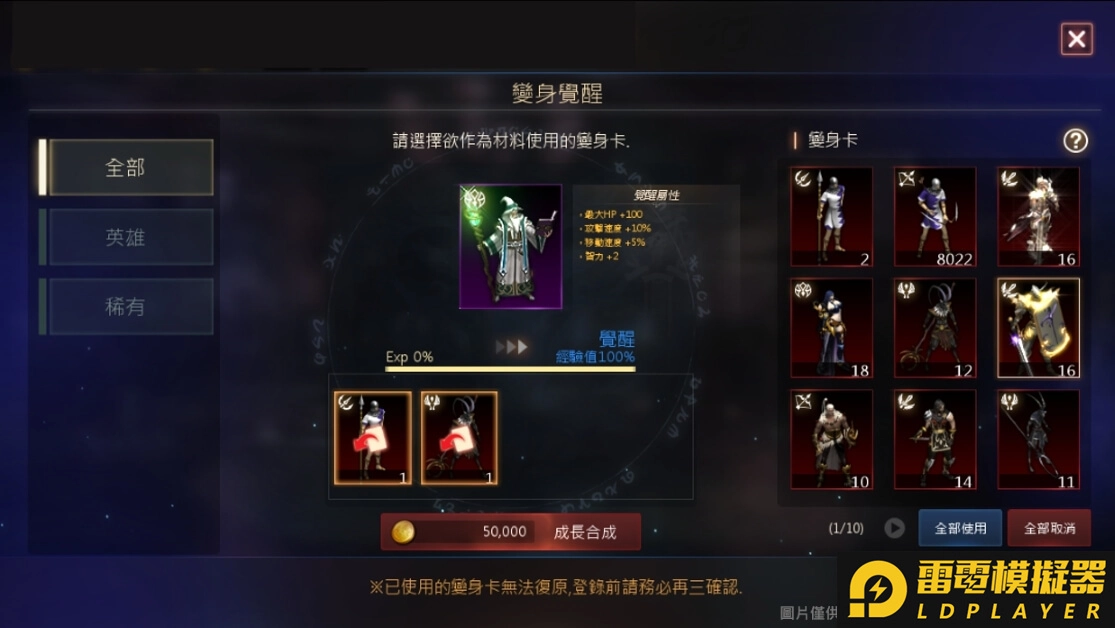Choose the card with count 11

point(1038,439)
